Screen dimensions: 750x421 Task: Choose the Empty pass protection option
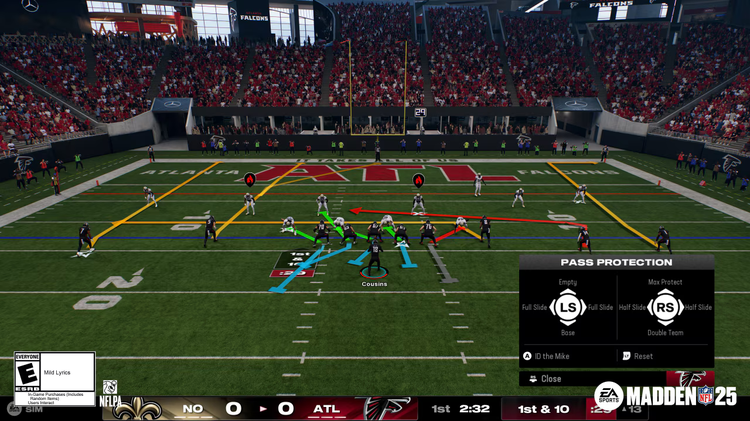[567, 283]
